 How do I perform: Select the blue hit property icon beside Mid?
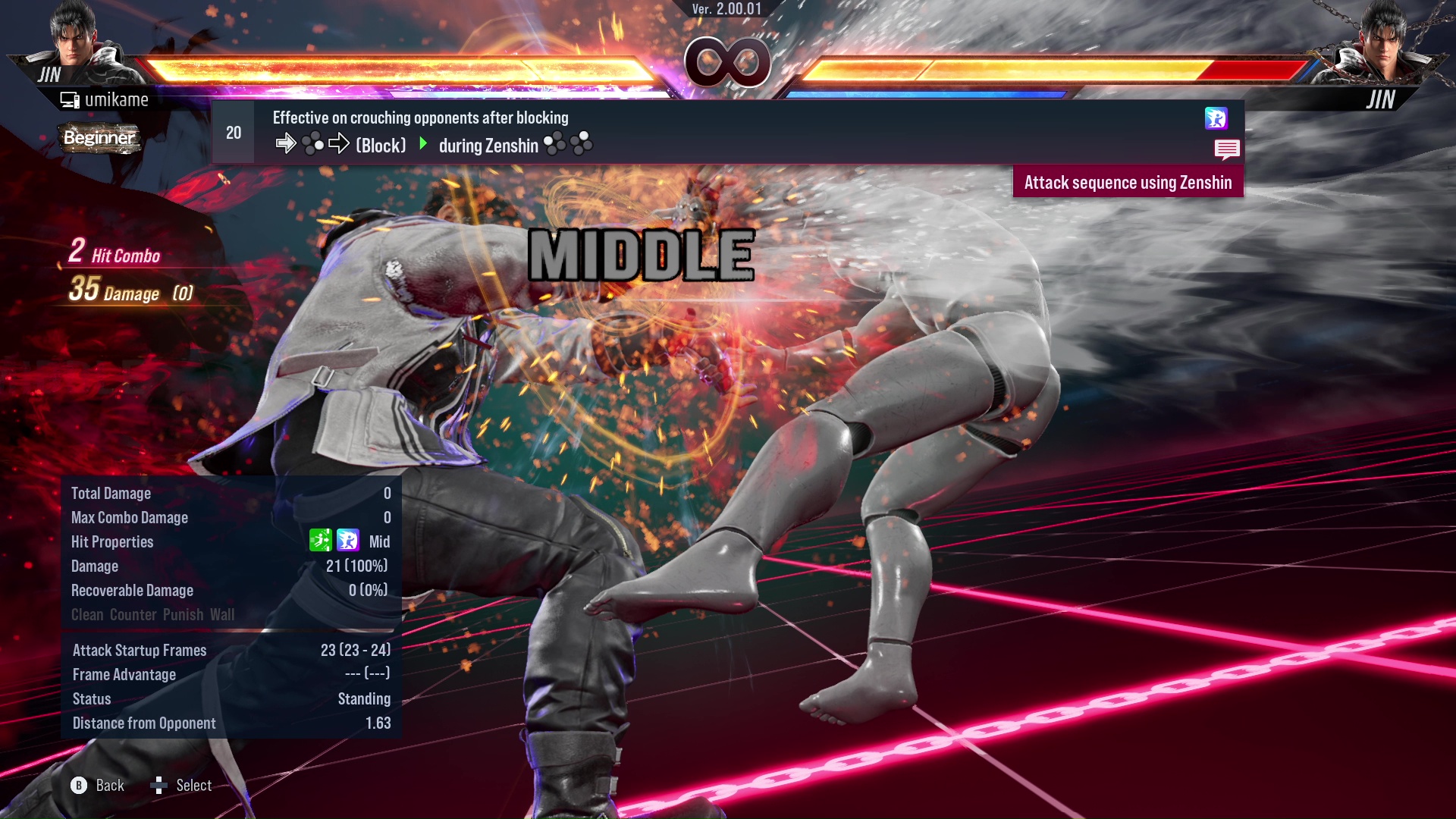tap(348, 541)
